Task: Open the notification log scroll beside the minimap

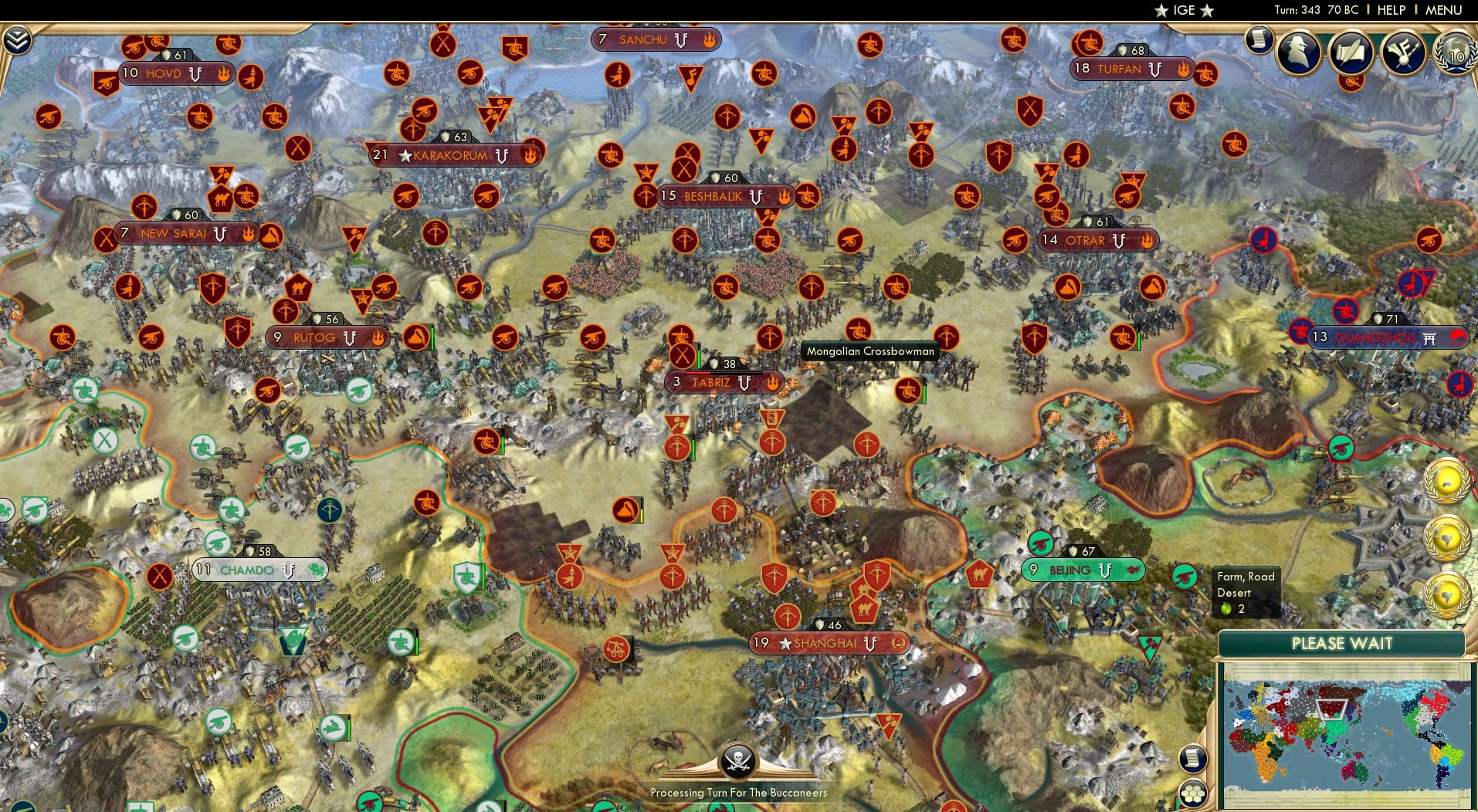Action: click(1192, 759)
